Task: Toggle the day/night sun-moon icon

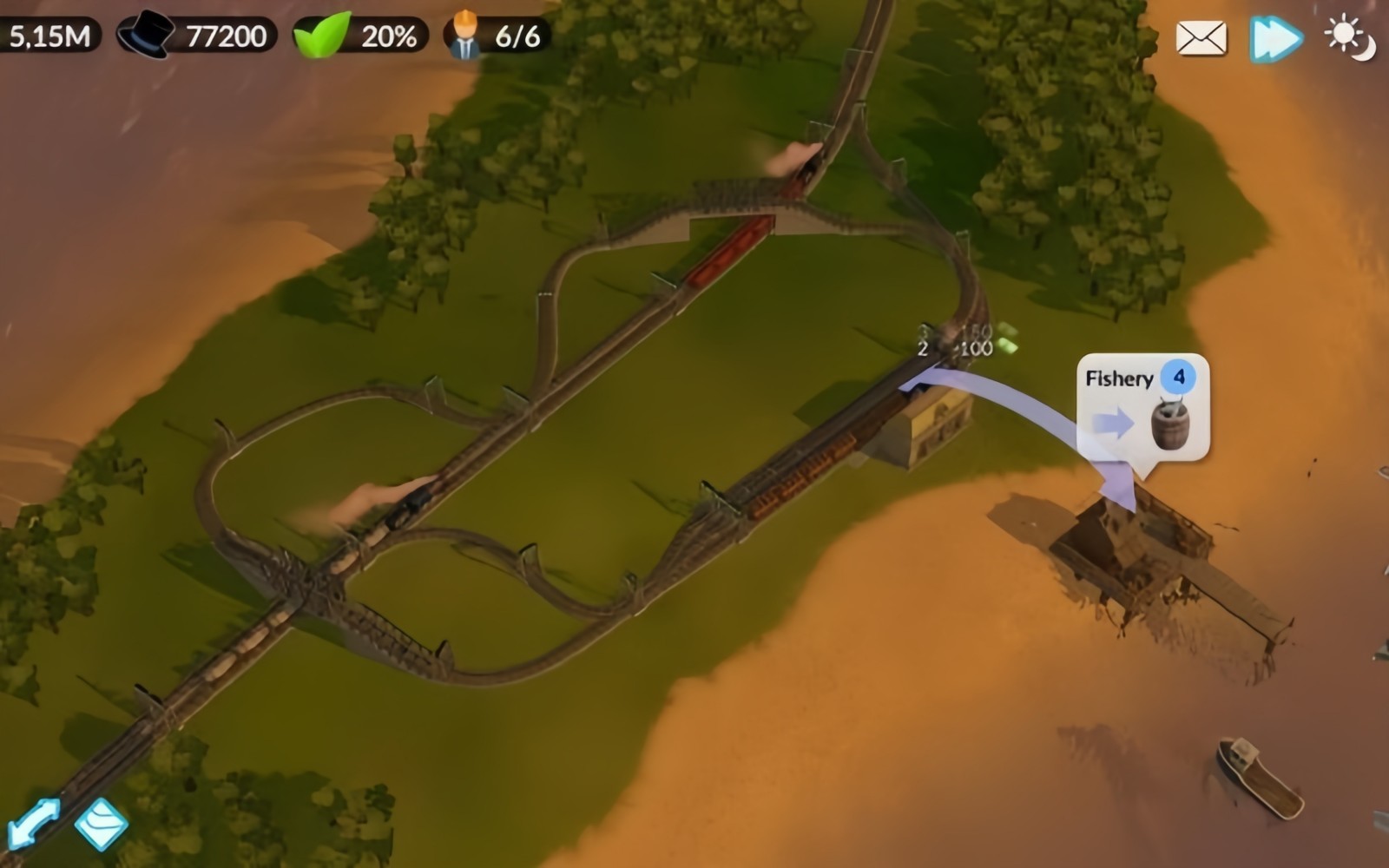Action: tap(1350, 38)
